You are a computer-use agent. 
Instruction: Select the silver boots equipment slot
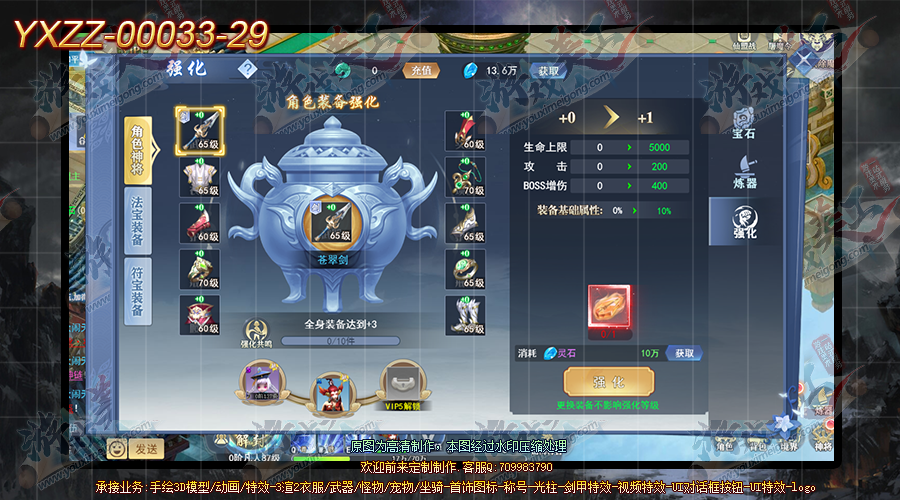click(x=465, y=313)
